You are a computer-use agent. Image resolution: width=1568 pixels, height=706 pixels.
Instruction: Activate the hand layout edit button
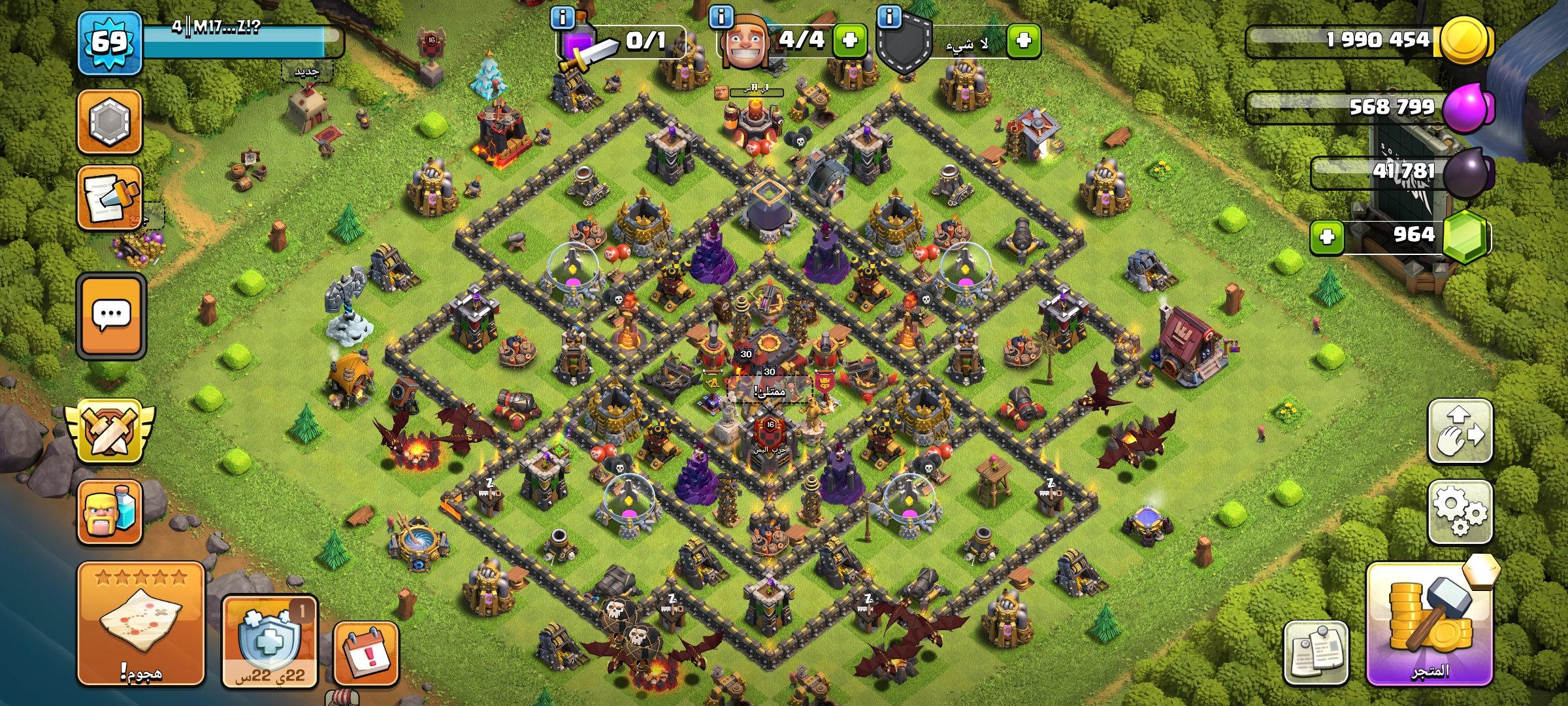pyautogui.click(x=1460, y=431)
